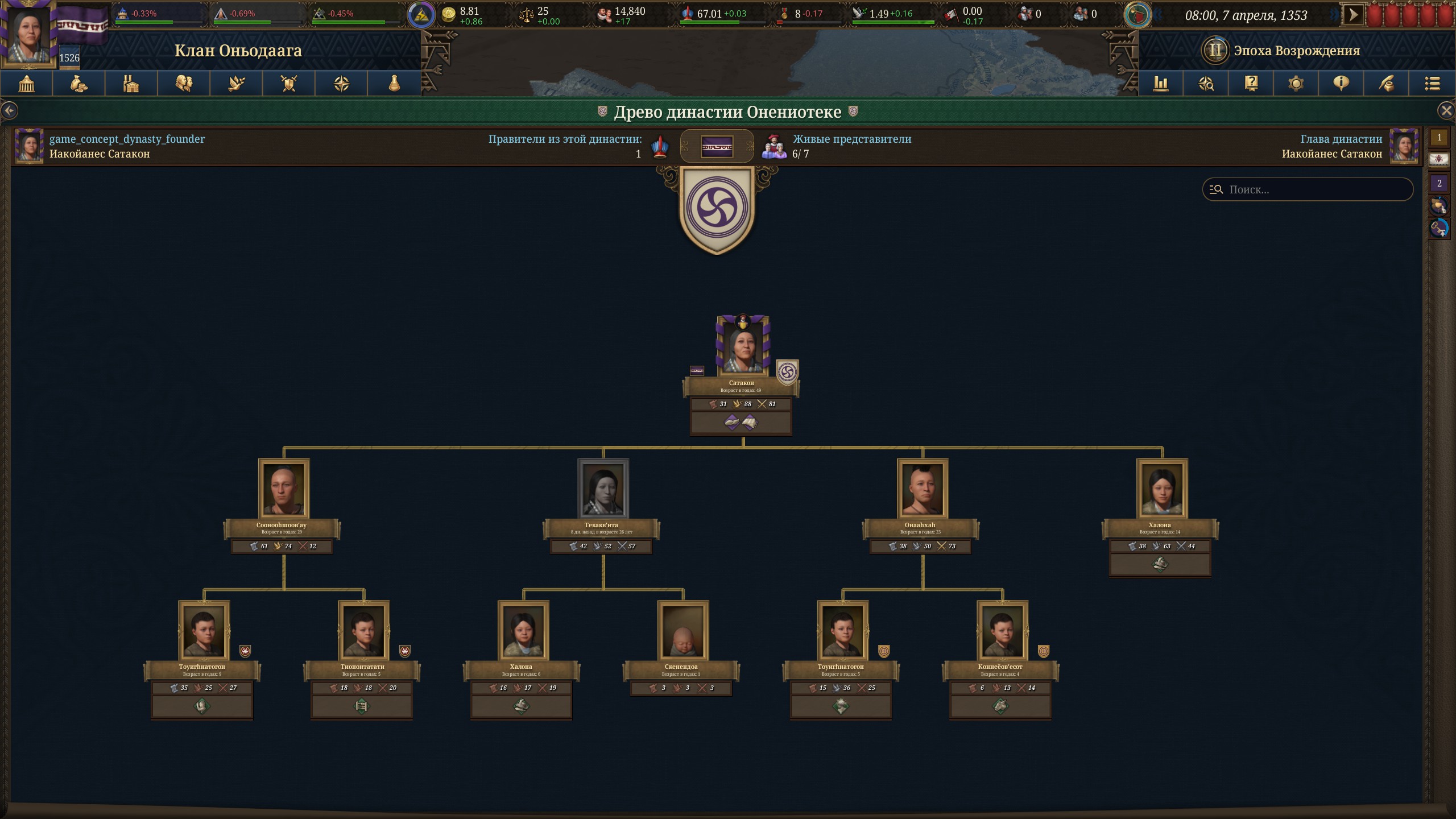Go back using the left arrow button
1456x819 pixels.
click(x=9, y=110)
